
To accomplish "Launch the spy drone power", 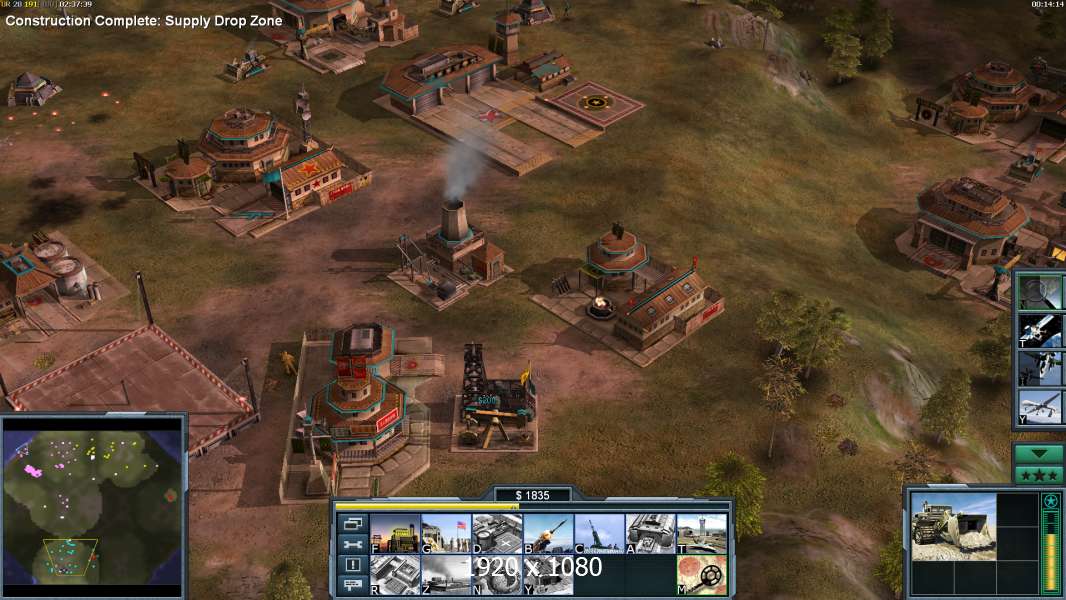I will [x=1040, y=408].
